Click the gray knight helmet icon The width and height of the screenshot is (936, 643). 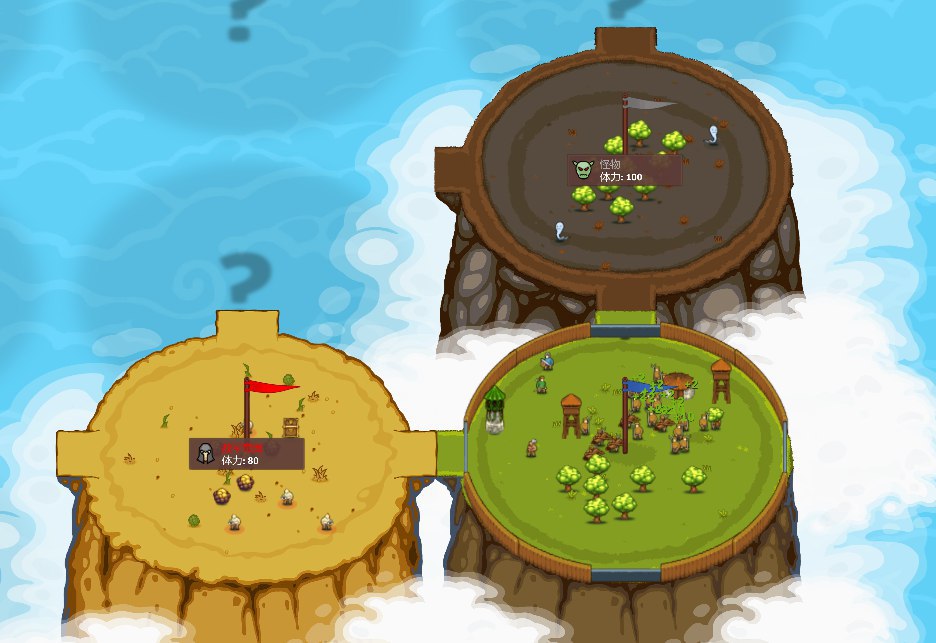[206, 454]
